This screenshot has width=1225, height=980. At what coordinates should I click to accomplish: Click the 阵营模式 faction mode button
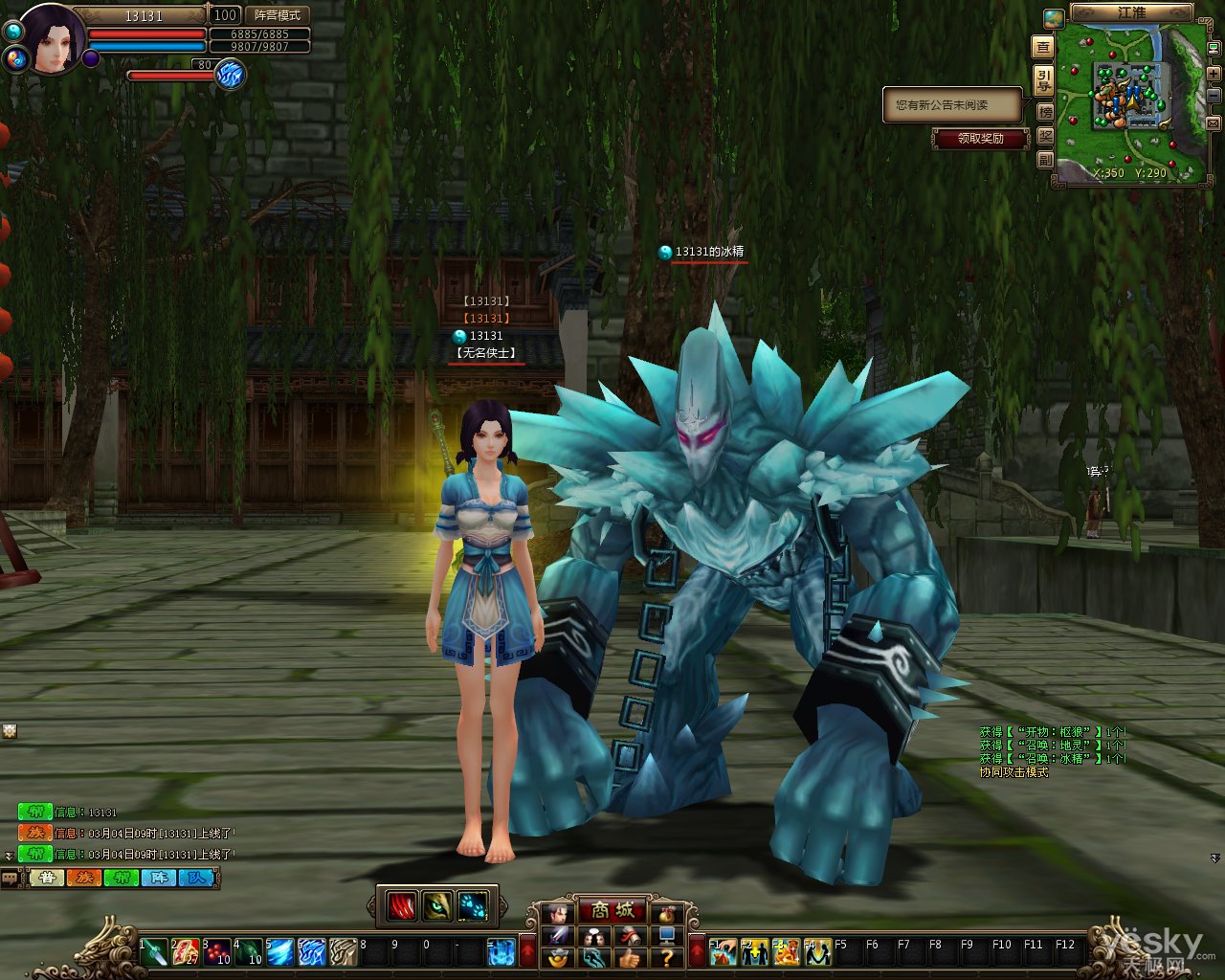[278, 15]
